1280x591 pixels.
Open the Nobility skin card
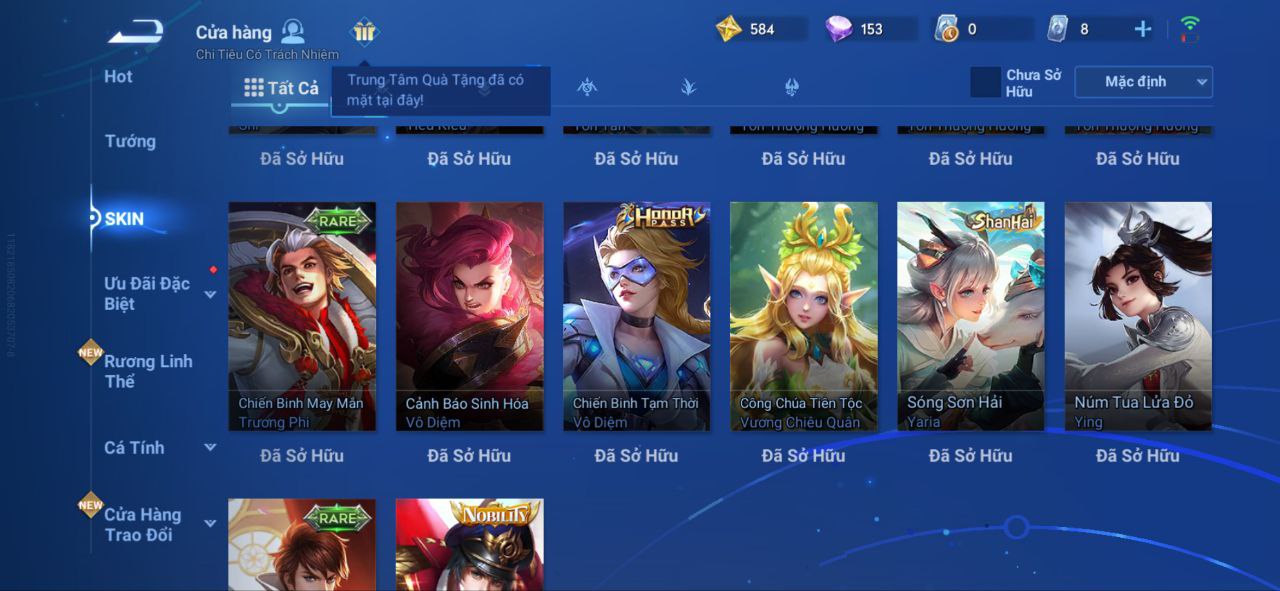pos(469,545)
